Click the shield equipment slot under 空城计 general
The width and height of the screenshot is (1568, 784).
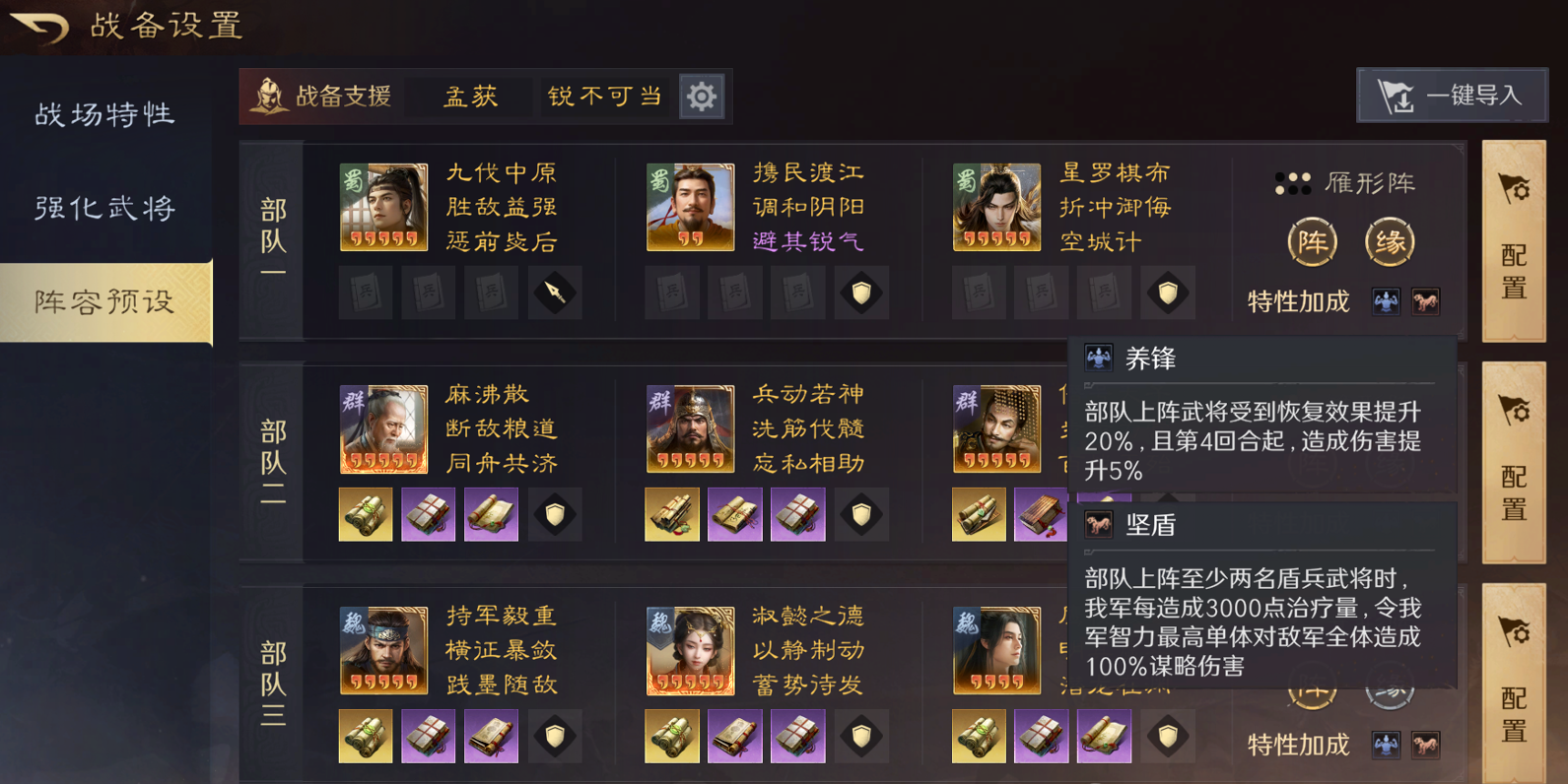(1168, 293)
